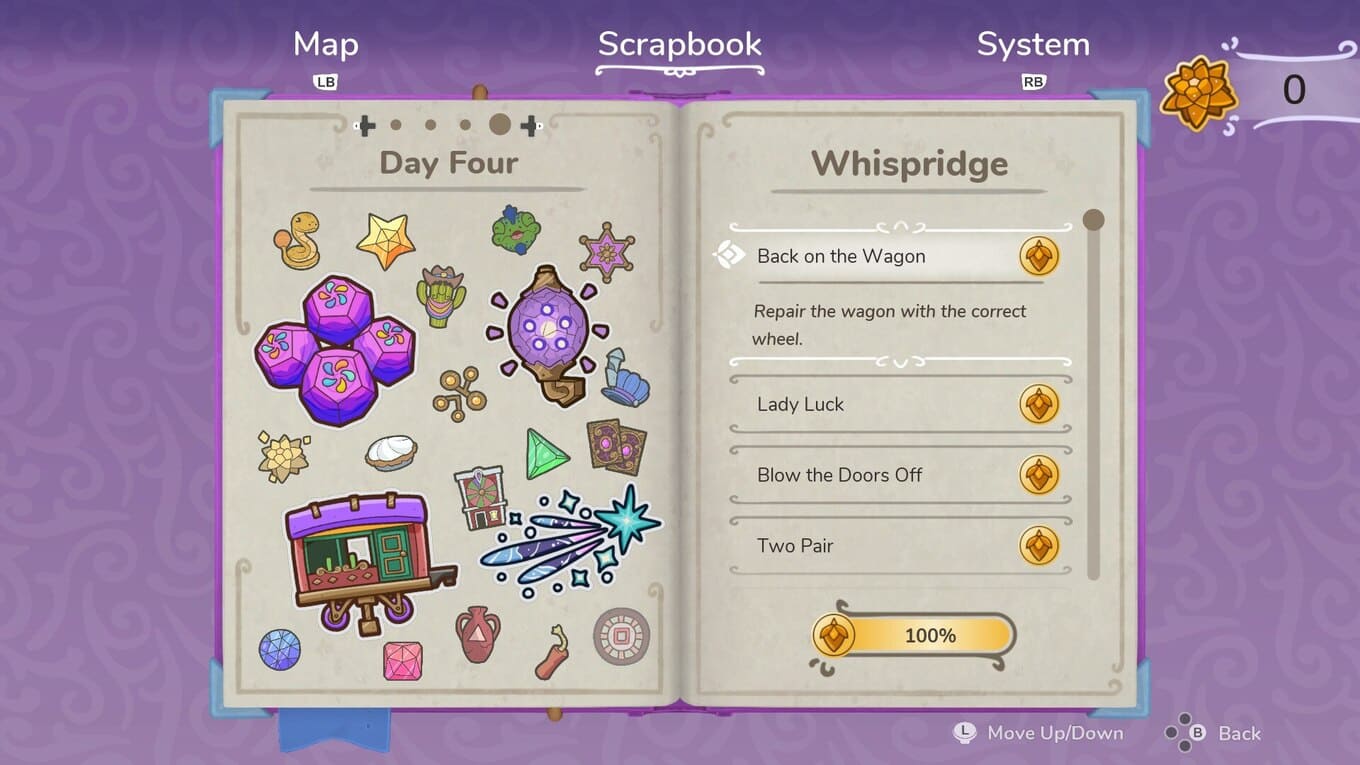Click the cactus with cowboy hat sticker
This screenshot has width=1360, height=765.
click(441, 296)
